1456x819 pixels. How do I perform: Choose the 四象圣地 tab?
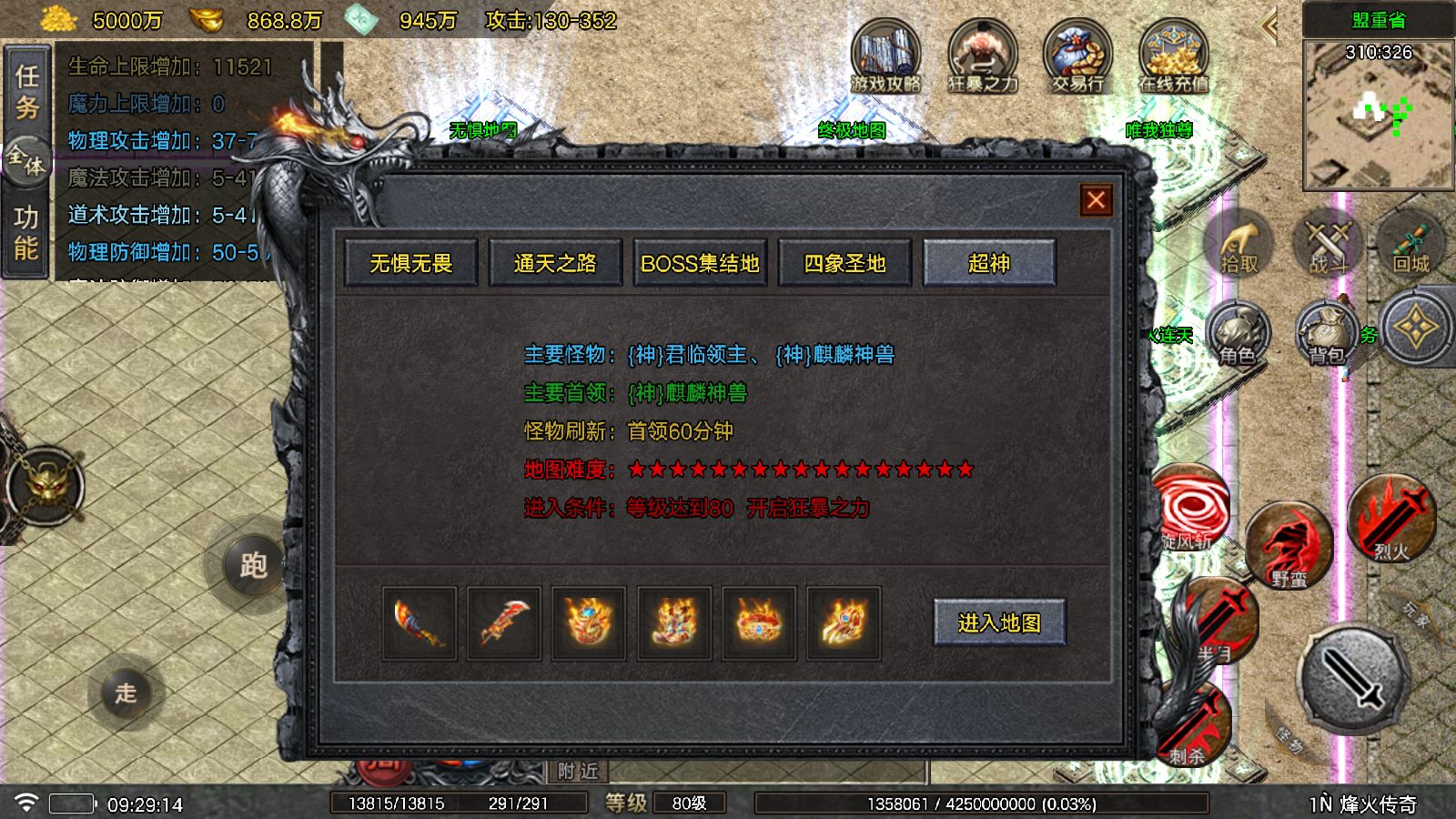click(x=844, y=264)
